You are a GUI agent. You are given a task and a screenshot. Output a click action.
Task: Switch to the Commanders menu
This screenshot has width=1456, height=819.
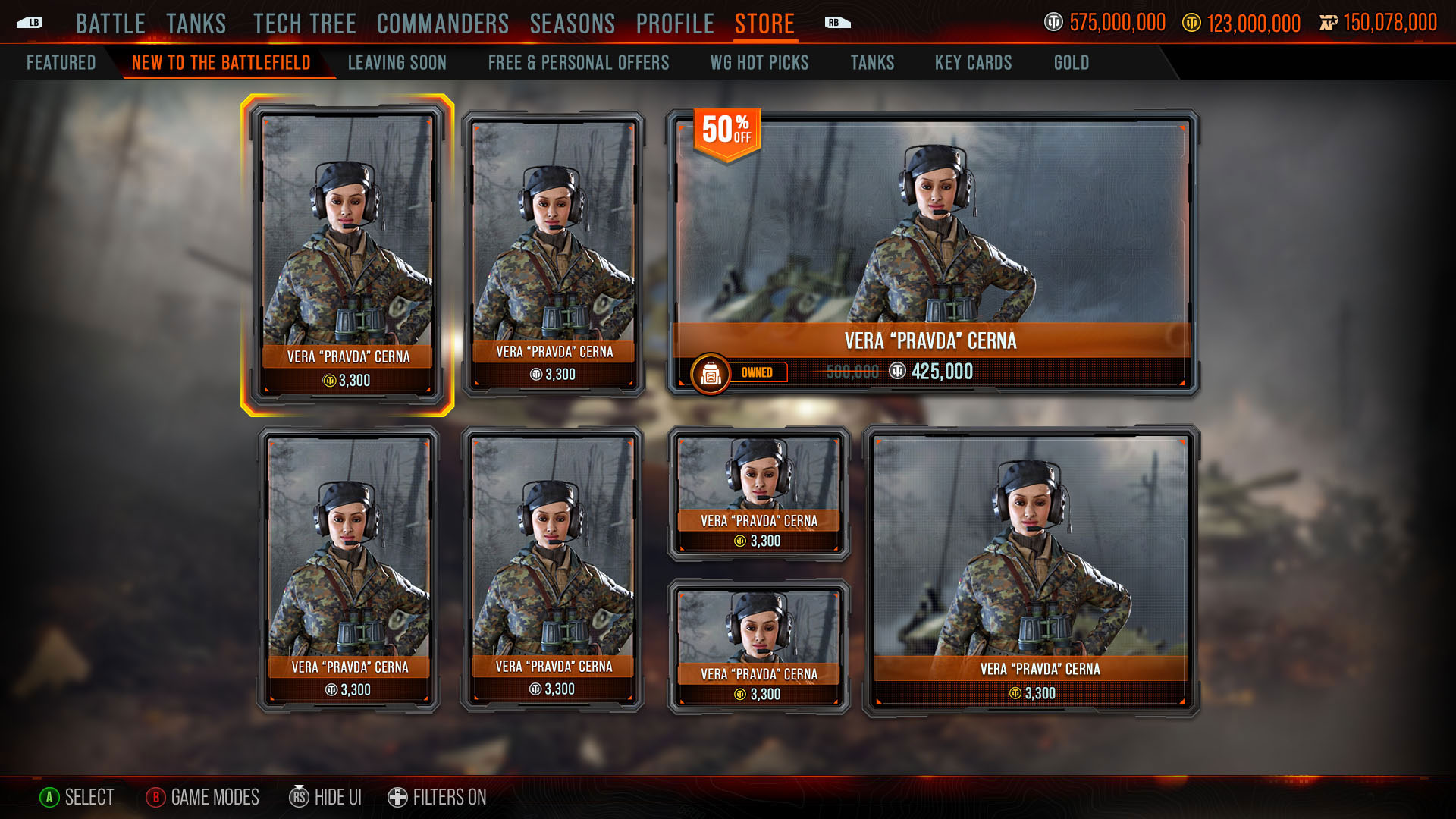click(442, 24)
